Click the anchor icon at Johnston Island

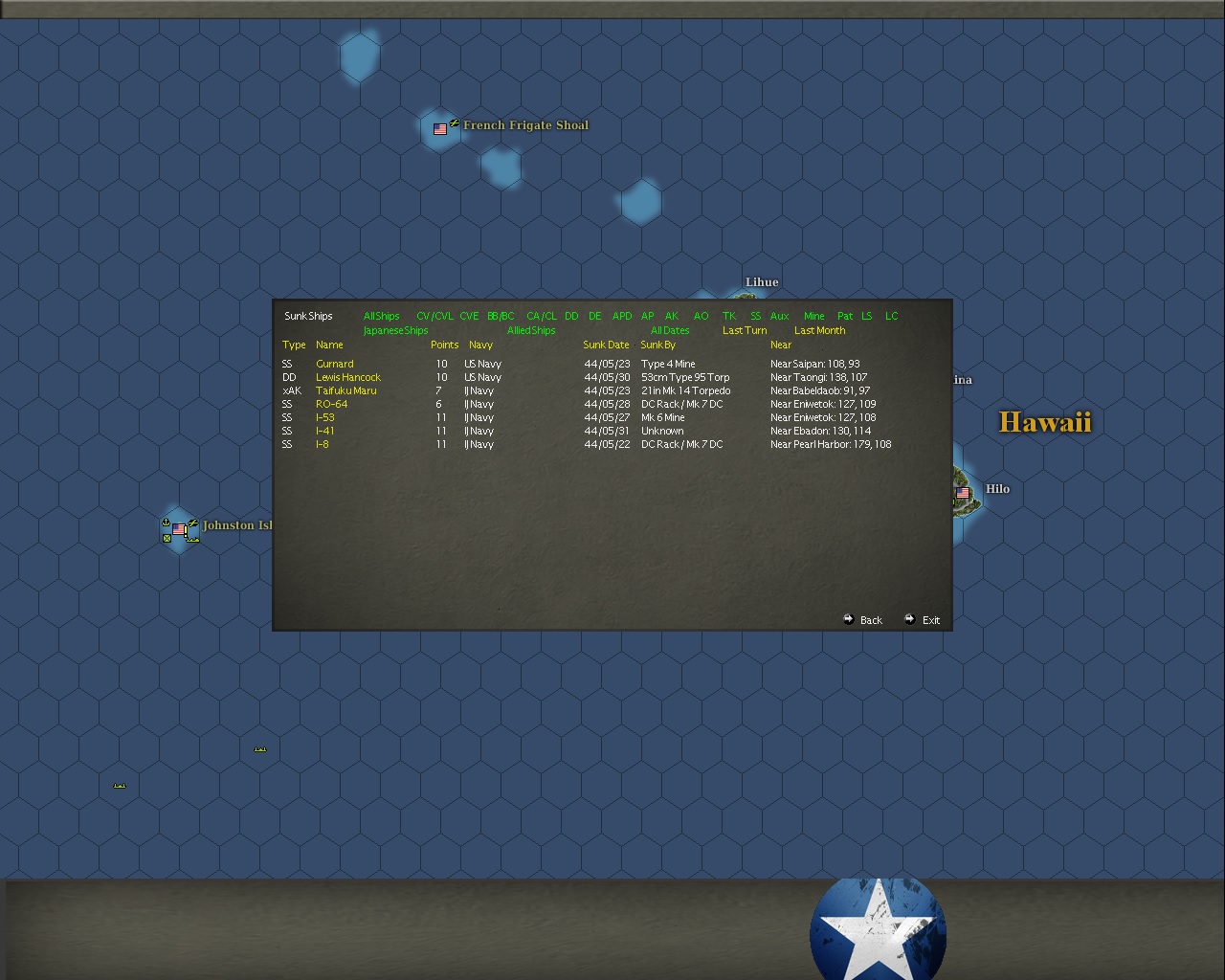tap(166, 523)
